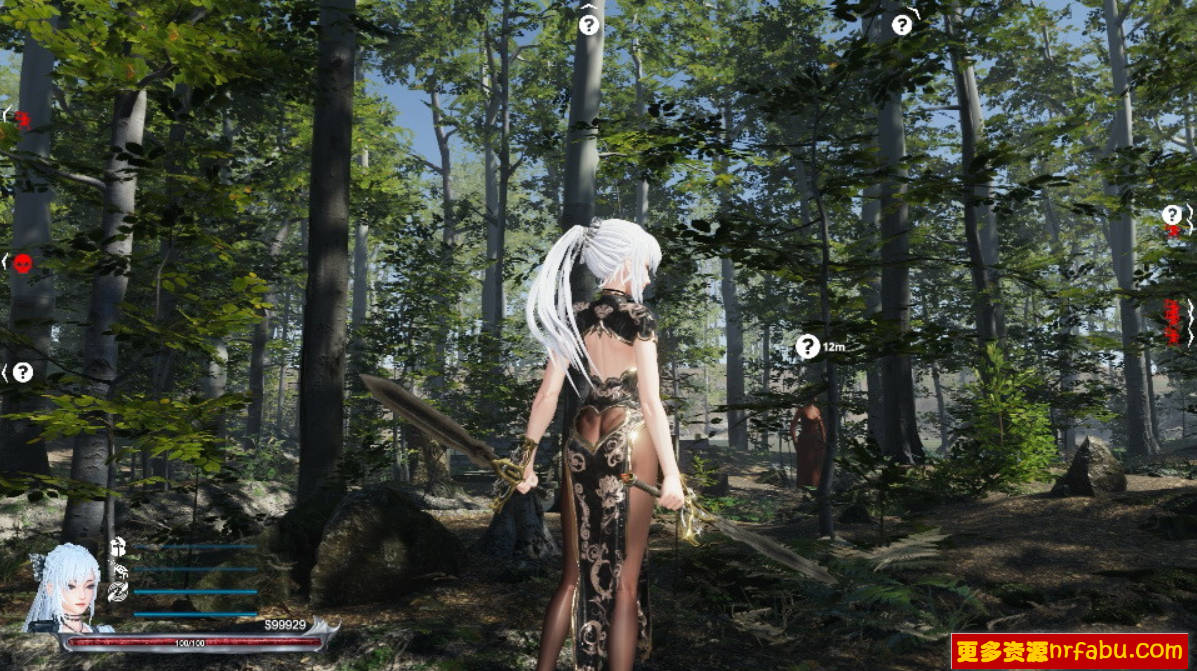Click the red skull enemy marker
Screen dimensions: 1197x671
(23, 263)
